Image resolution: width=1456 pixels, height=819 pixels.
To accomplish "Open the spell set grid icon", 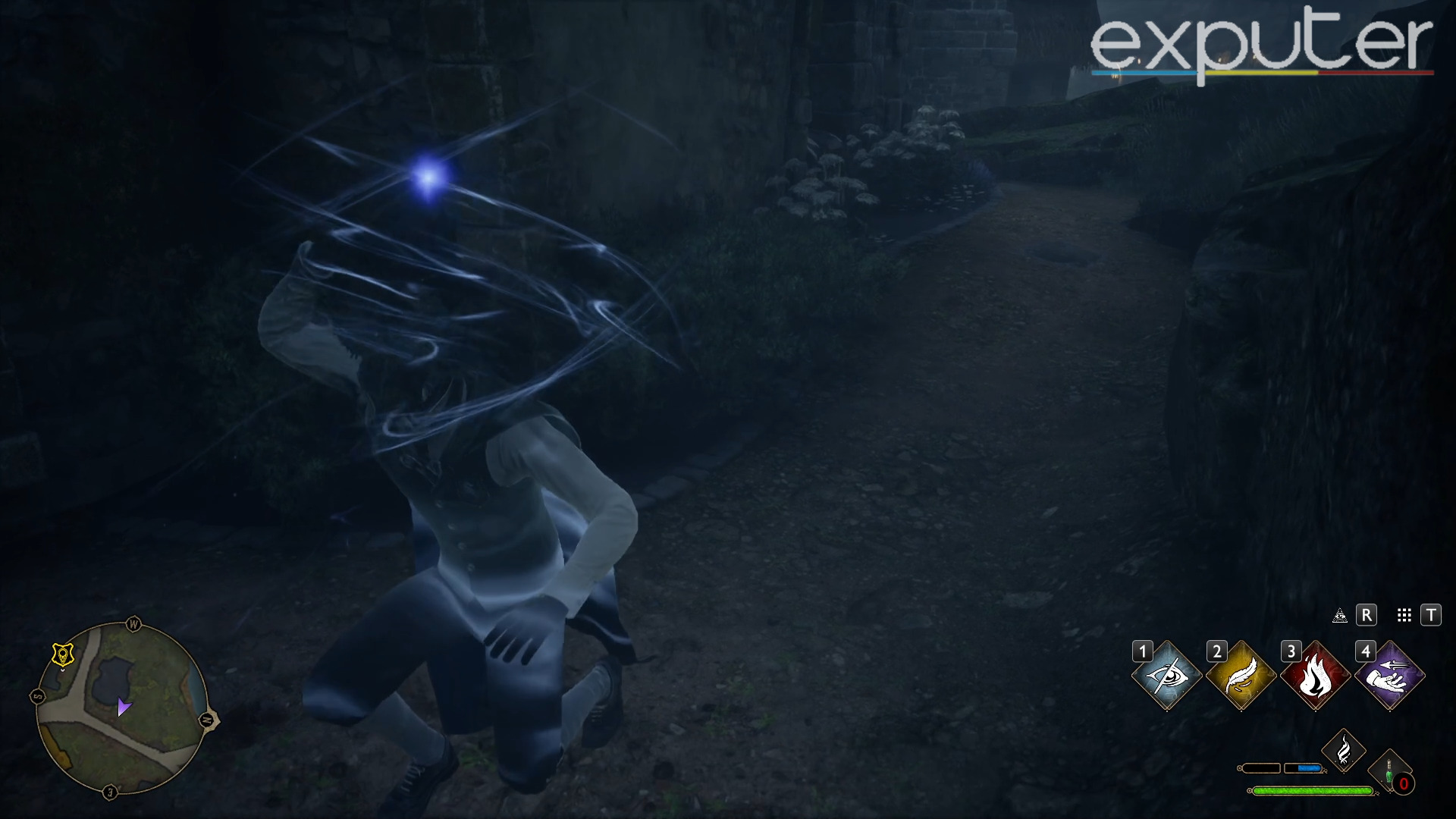I will tap(1404, 615).
